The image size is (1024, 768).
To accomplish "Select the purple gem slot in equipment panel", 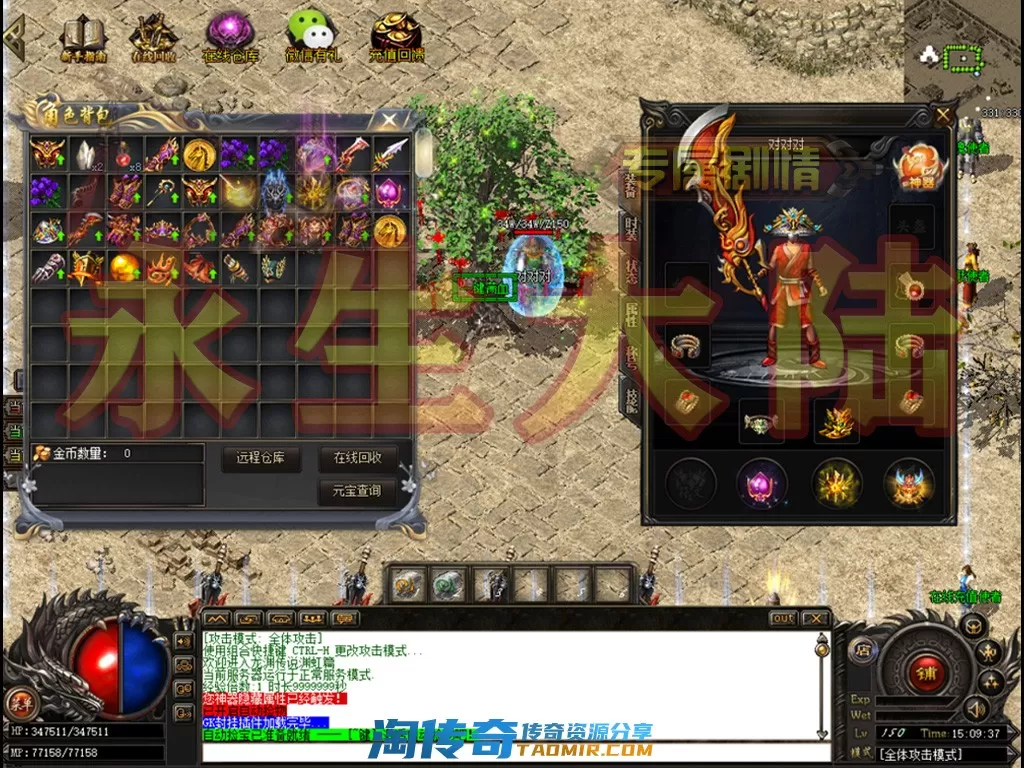I will (761, 483).
